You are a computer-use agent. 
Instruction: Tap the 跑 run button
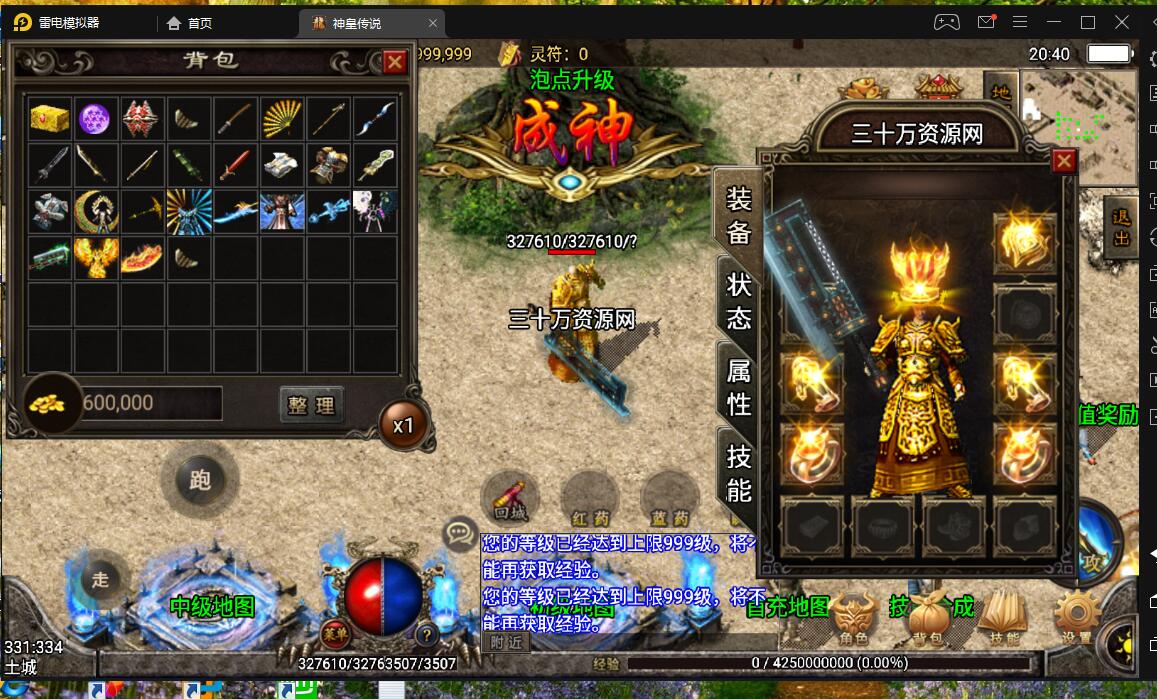pyautogui.click(x=200, y=480)
